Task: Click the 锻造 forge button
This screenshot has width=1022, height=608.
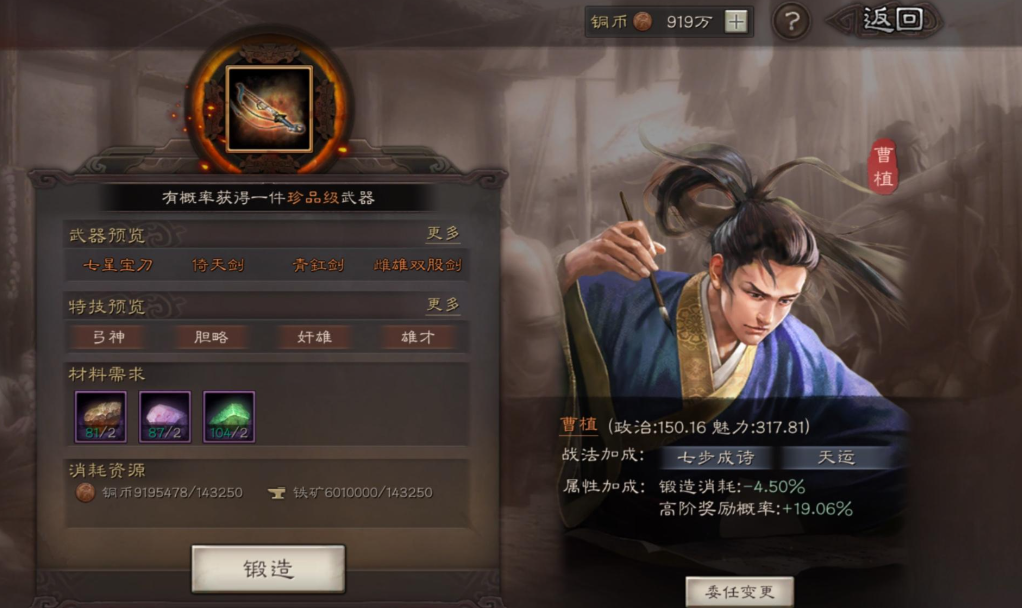Action: pyautogui.click(x=268, y=569)
